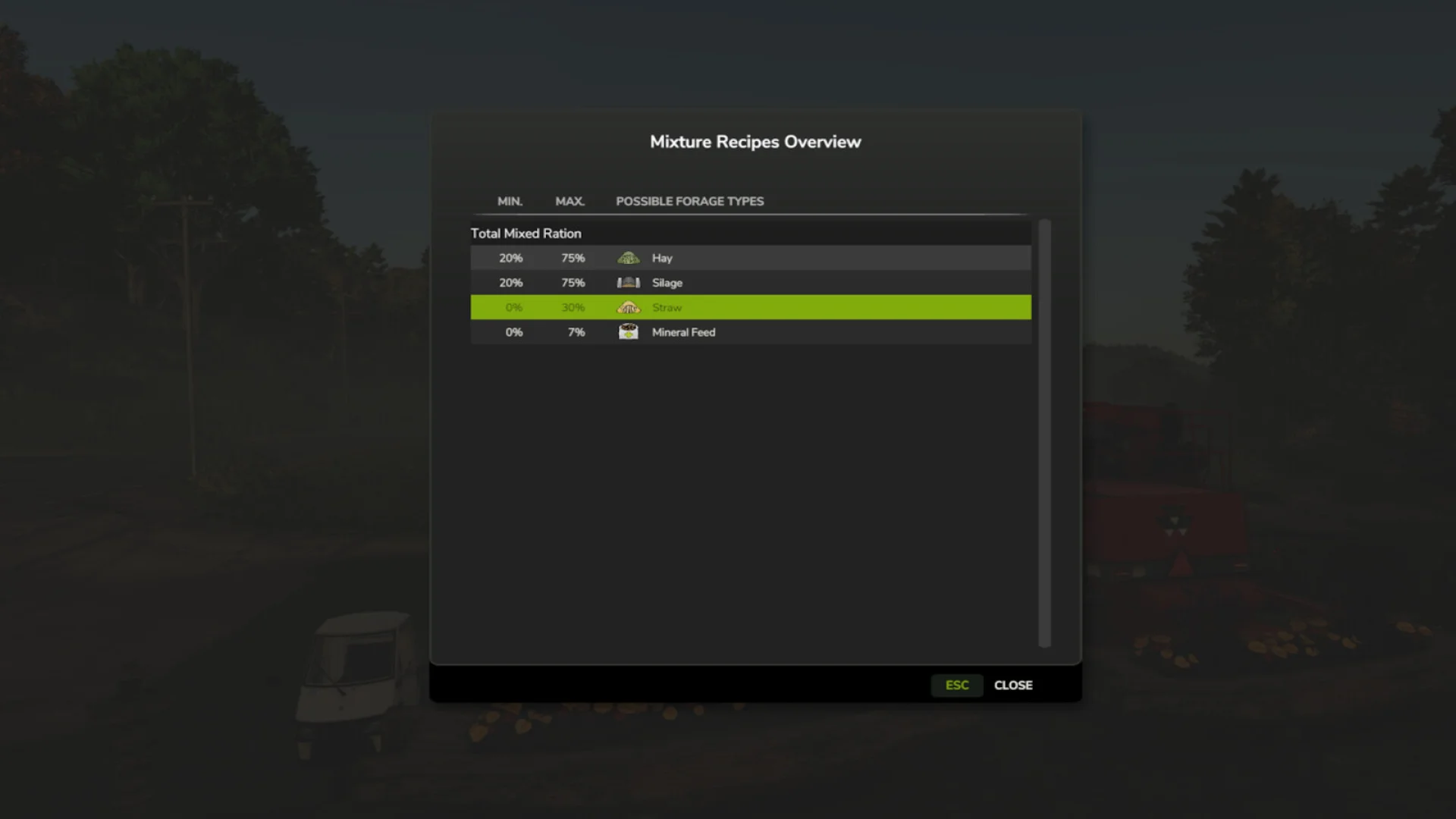Open the POSSIBLE FORAGE TYPES column header
The width and height of the screenshot is (1456, 819).
(689, 201)
